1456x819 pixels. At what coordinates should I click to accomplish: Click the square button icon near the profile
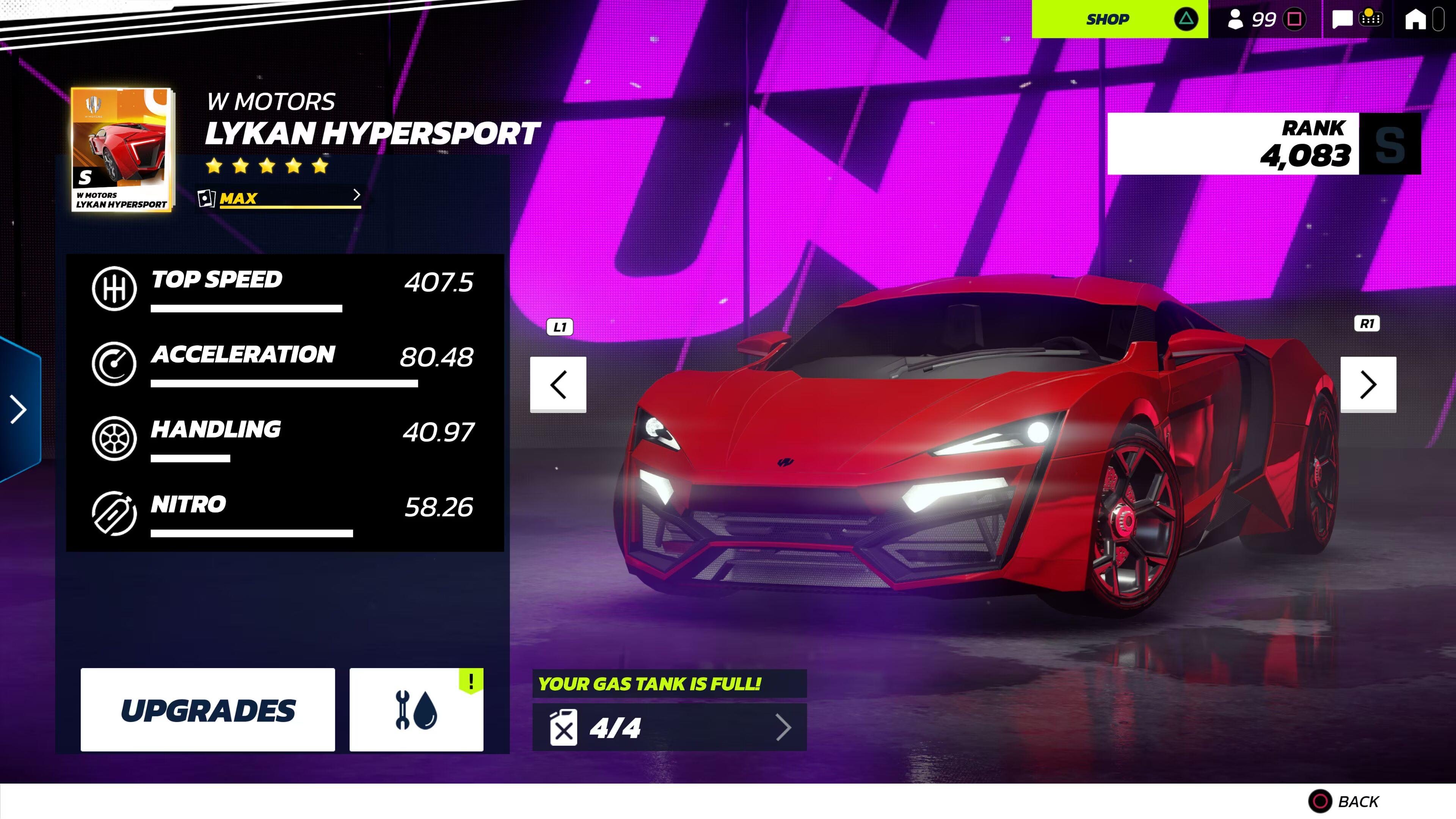pyautogui.click(x=1294, y=19)
